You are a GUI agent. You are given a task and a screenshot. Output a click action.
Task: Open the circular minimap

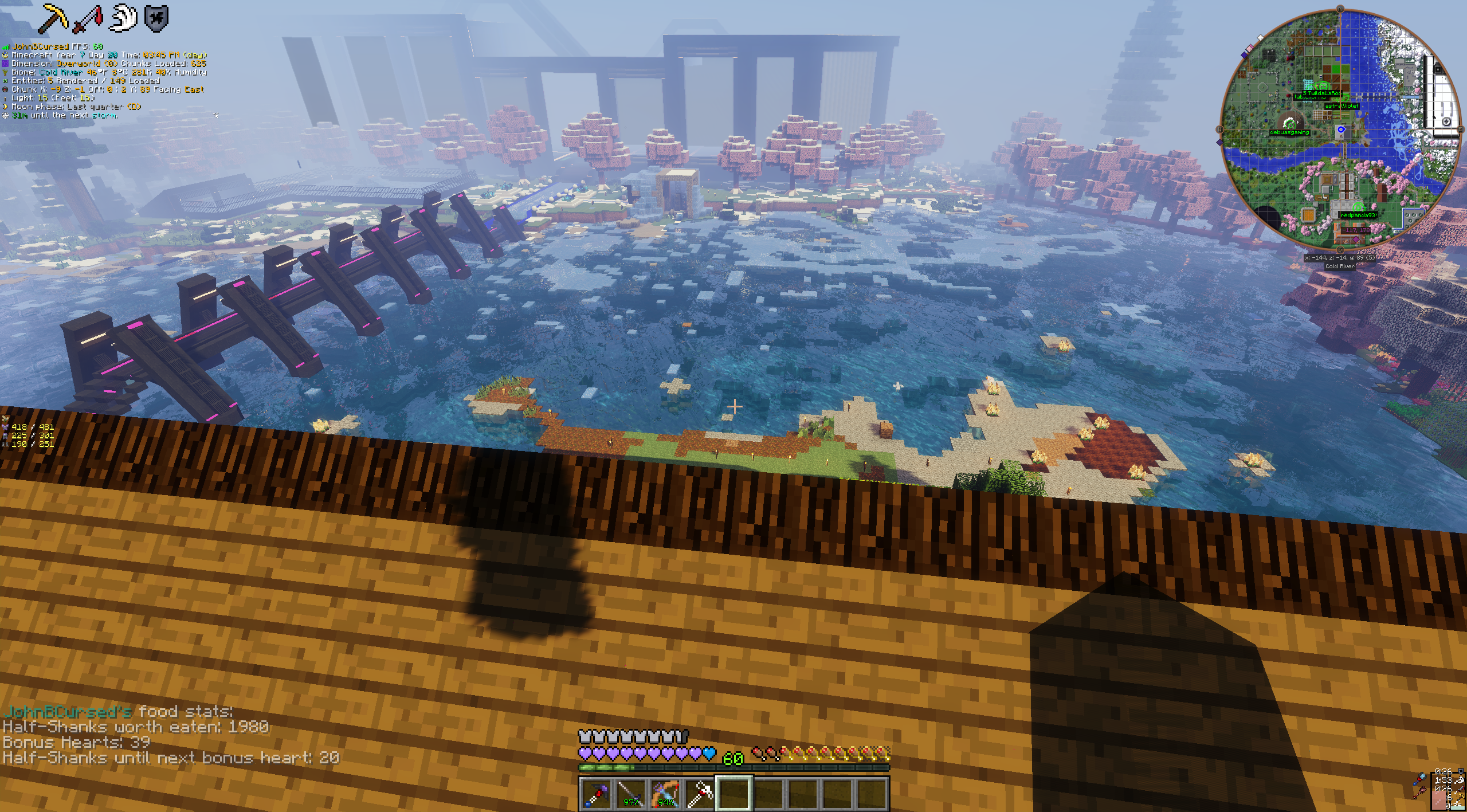pyautogui.click(x=1340, y=130)
